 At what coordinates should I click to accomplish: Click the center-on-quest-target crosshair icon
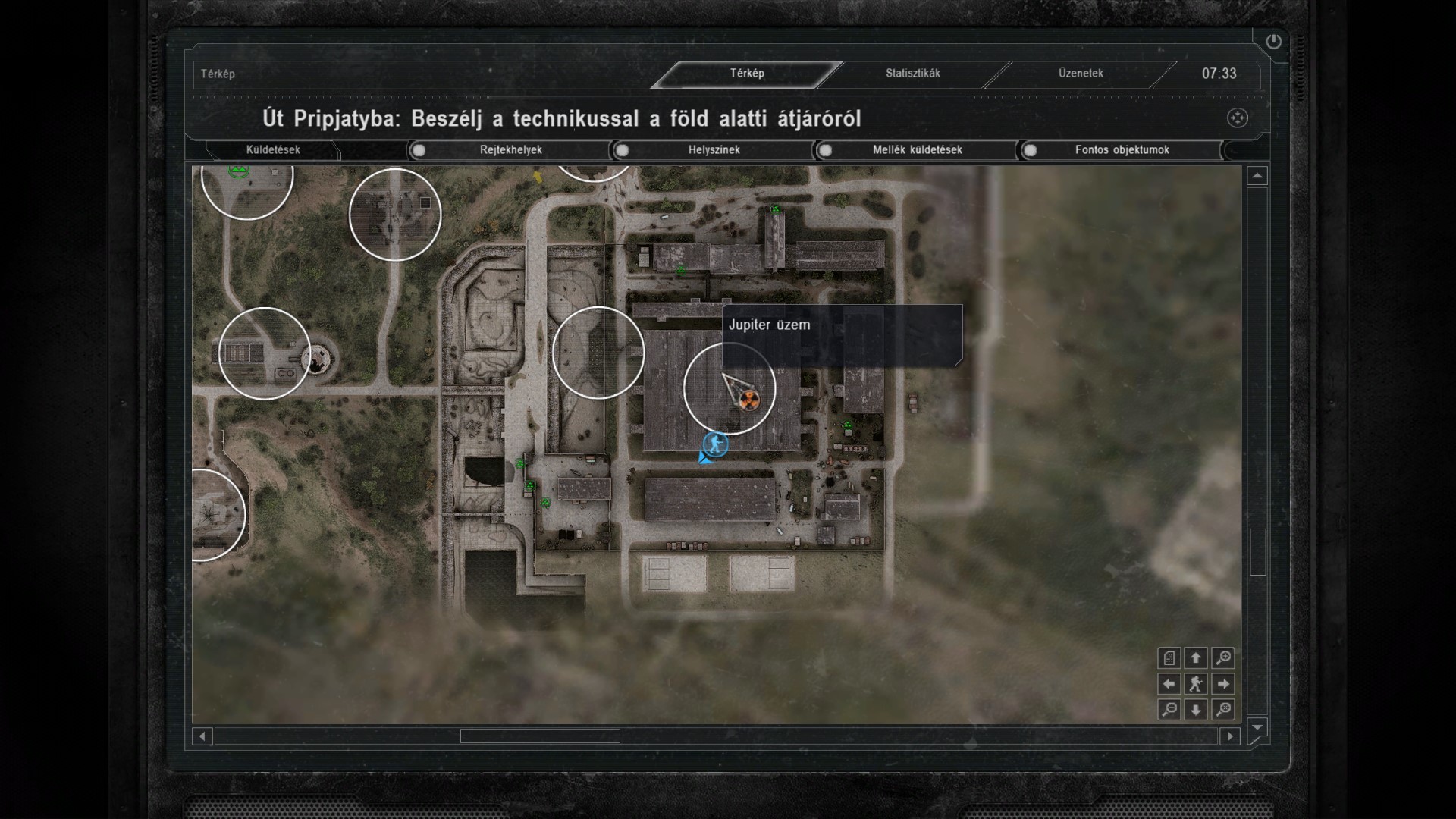click(x=1237, y=118)
